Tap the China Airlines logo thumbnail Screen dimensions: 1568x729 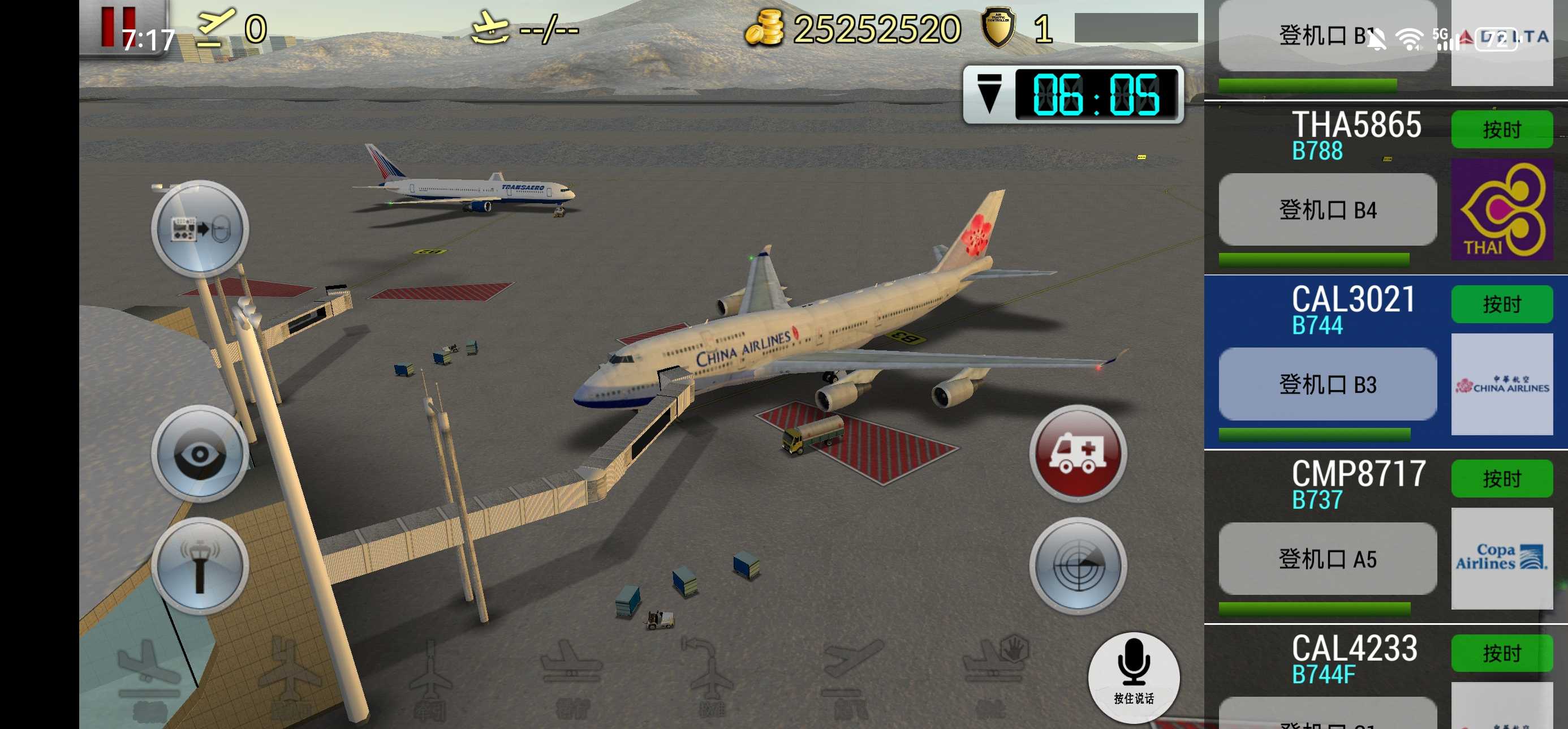pyautogui.click(x=1502, y=384)
